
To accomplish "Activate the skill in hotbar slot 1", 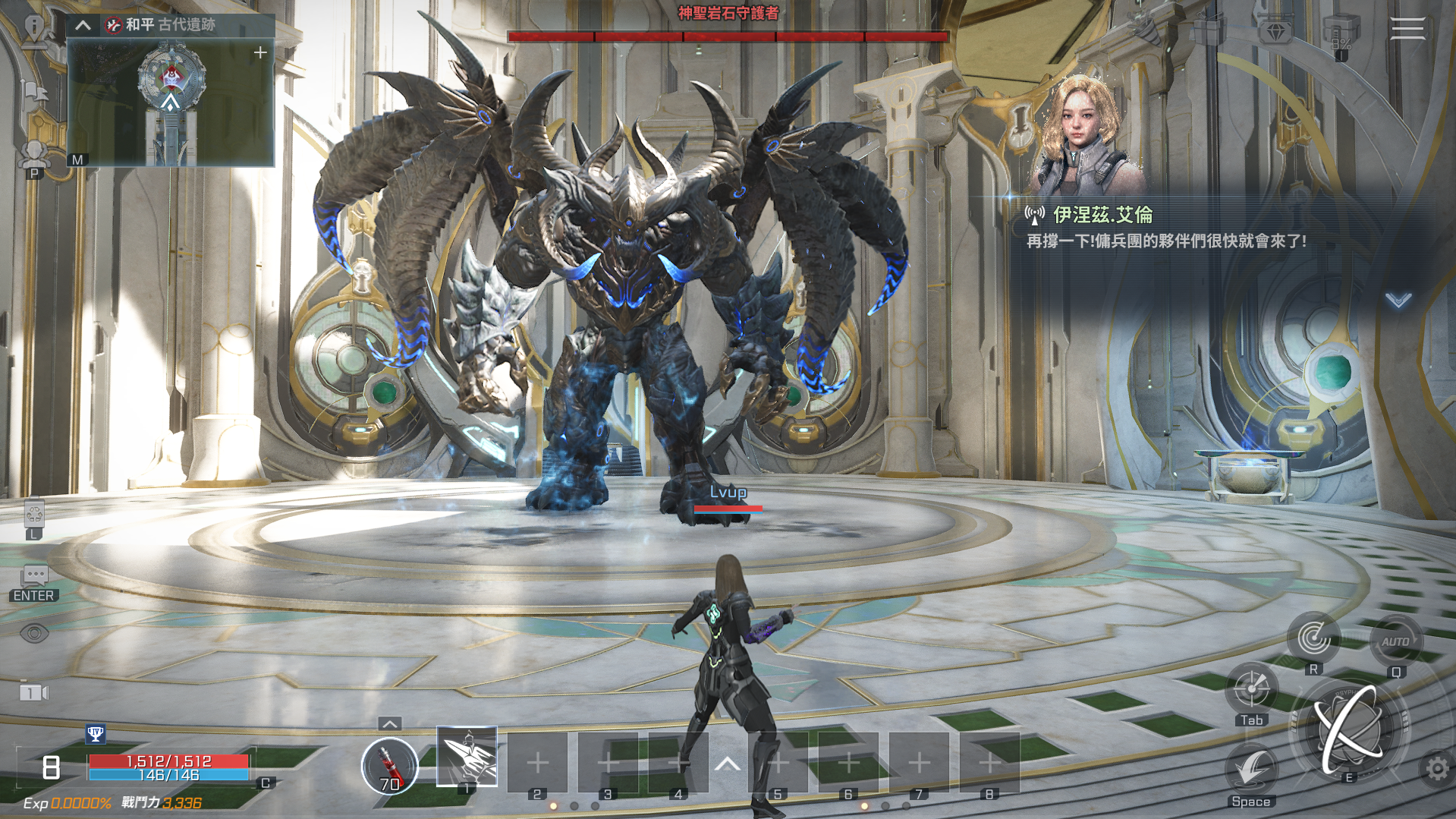I will click(467, 757).
